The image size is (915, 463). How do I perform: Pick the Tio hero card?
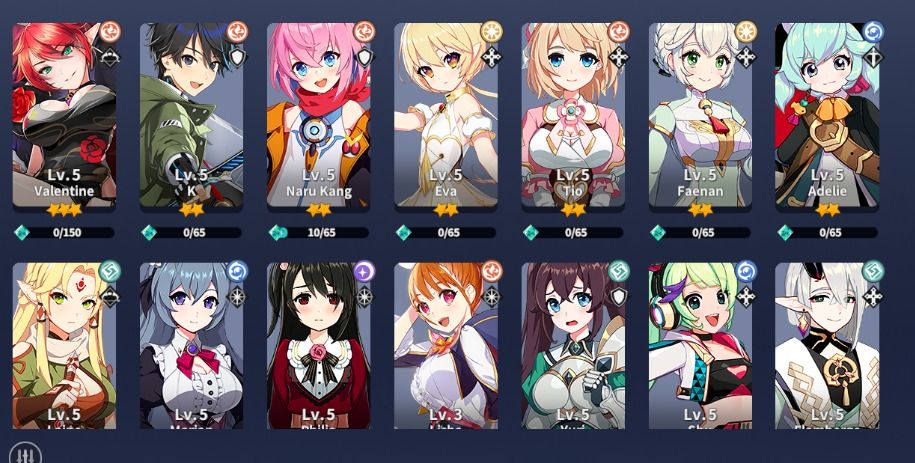572,115
